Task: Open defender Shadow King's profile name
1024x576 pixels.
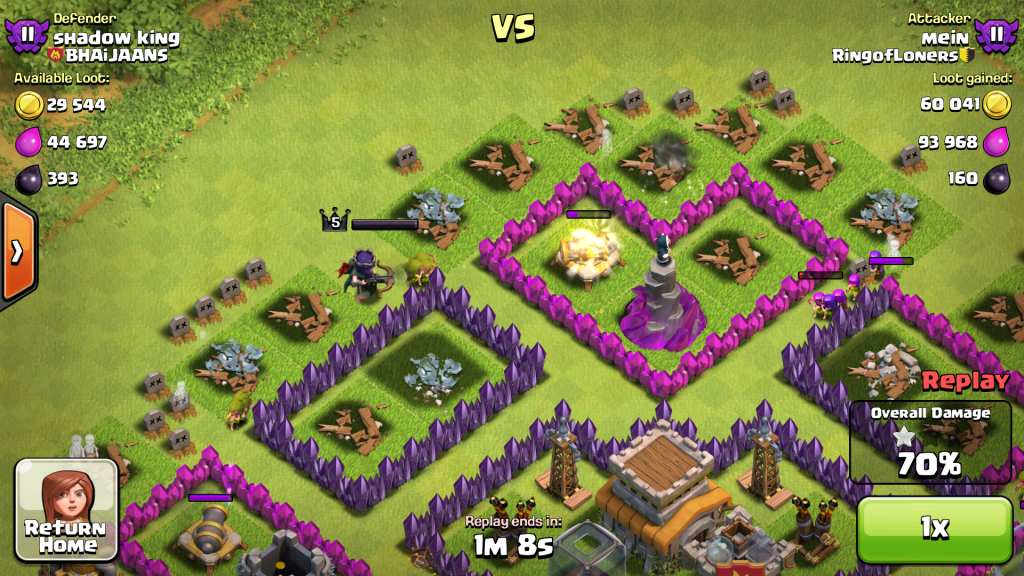Action: [116, 38]
